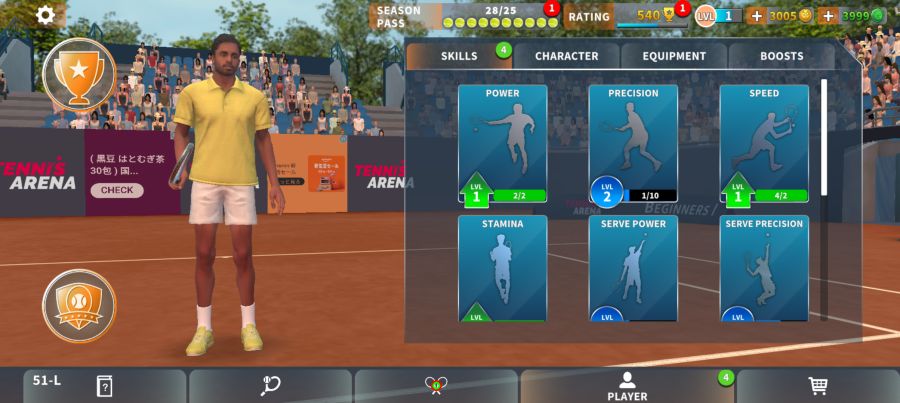Click the tennis ball badge button

pyautogui.click(x=79, y=305)
